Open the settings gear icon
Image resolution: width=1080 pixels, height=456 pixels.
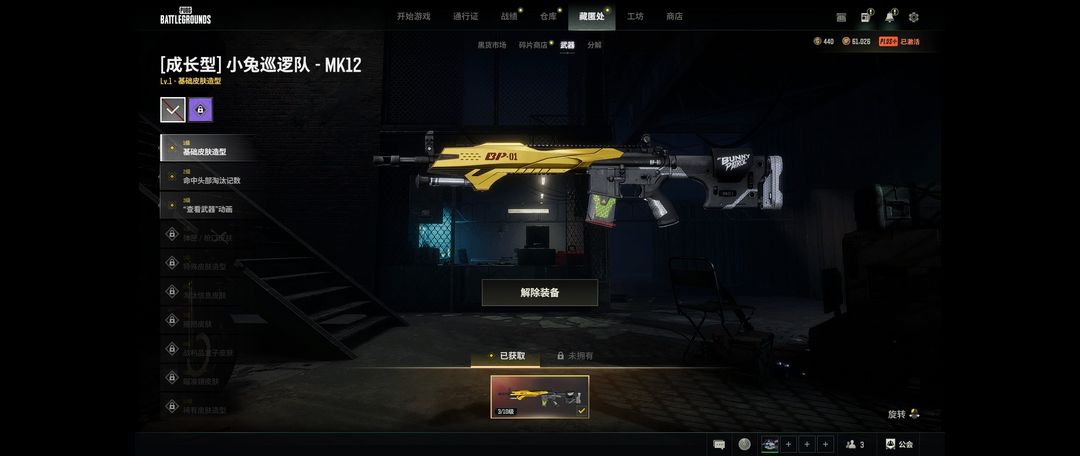[913, 17]
